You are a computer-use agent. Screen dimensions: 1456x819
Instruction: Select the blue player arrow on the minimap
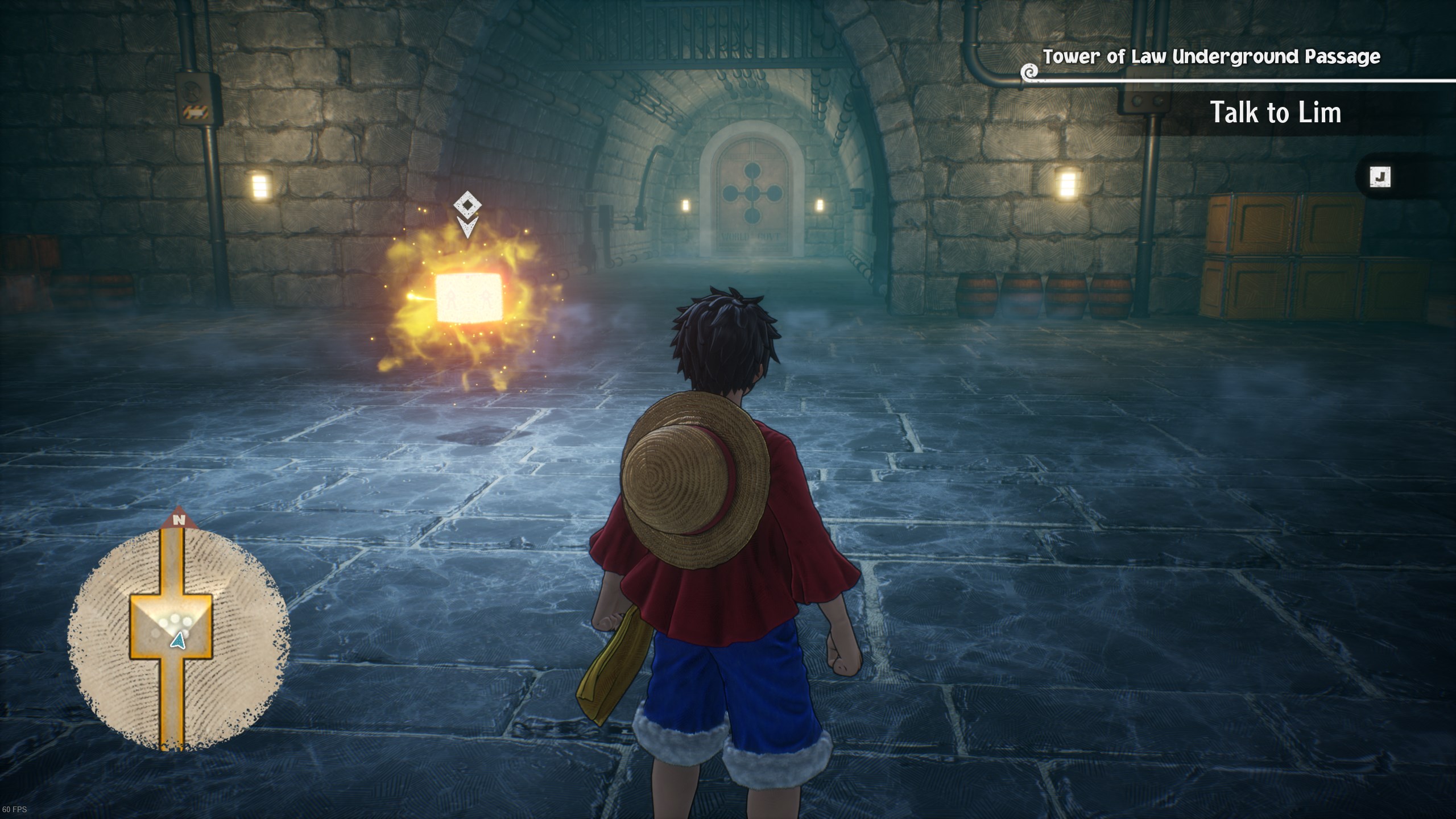click(x=179, y=641)
